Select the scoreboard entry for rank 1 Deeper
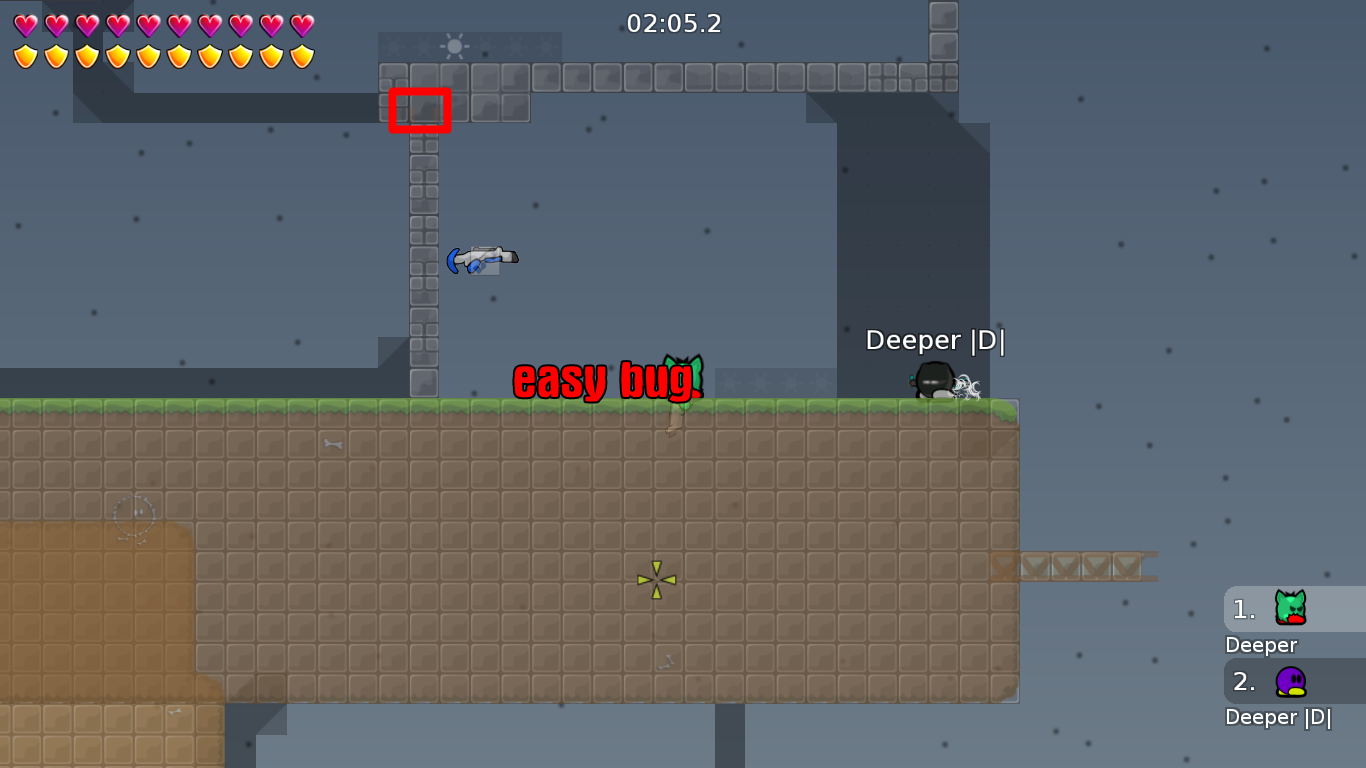 [x=1280, y=620]
